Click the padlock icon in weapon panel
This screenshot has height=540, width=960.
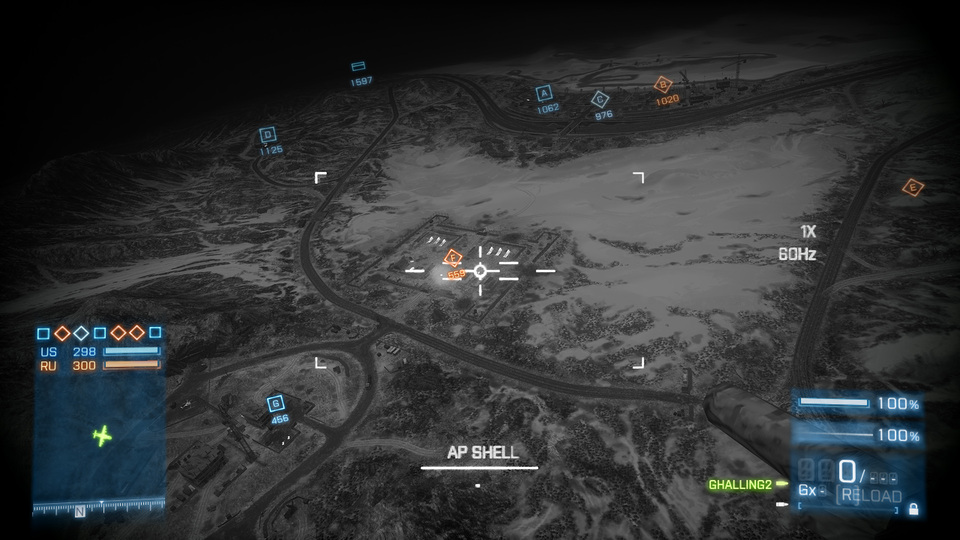pyautogui.click(x=913, y=510)
